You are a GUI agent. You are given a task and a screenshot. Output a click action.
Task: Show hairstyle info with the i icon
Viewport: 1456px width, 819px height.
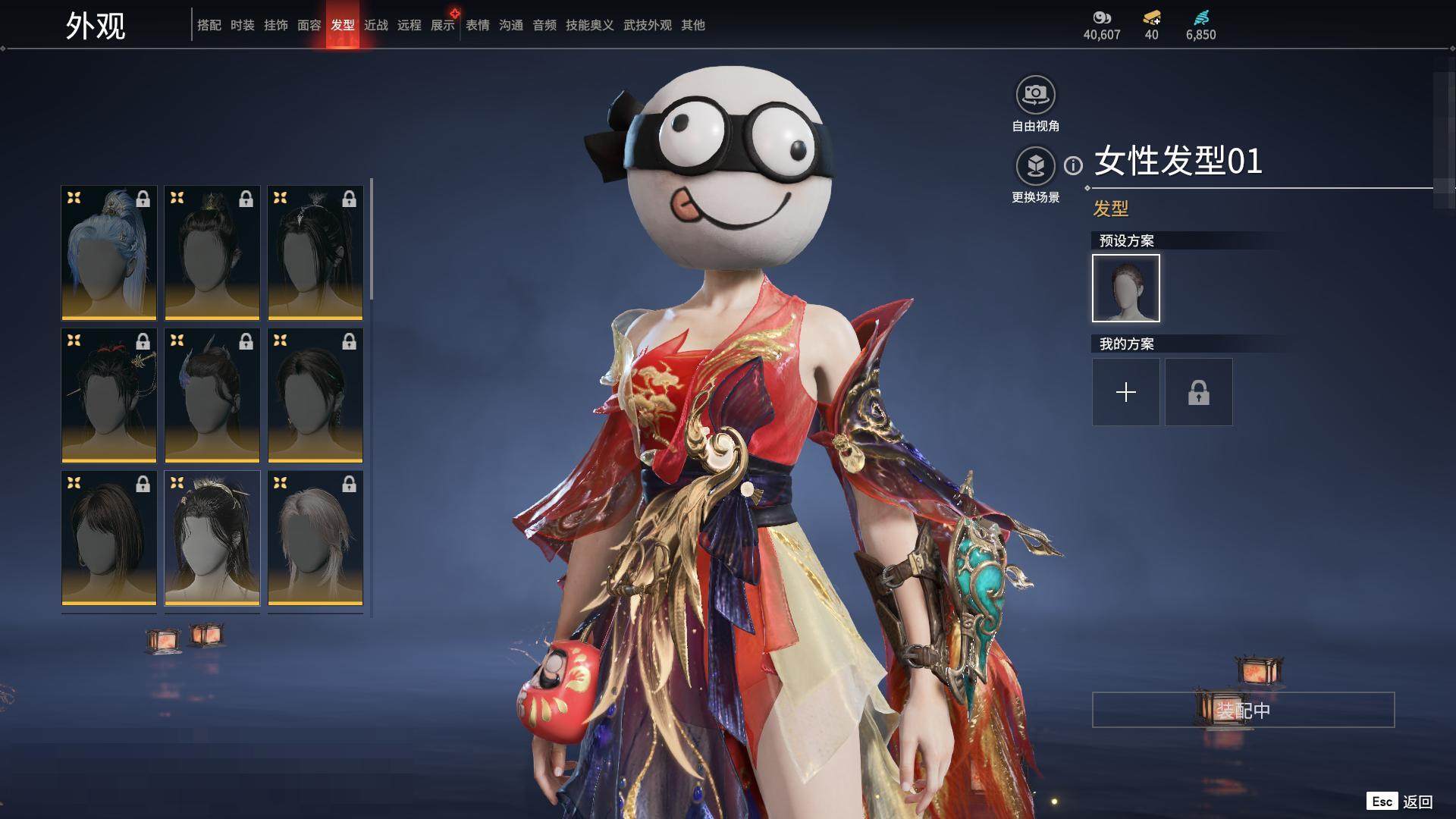(x=1073, y=165)
